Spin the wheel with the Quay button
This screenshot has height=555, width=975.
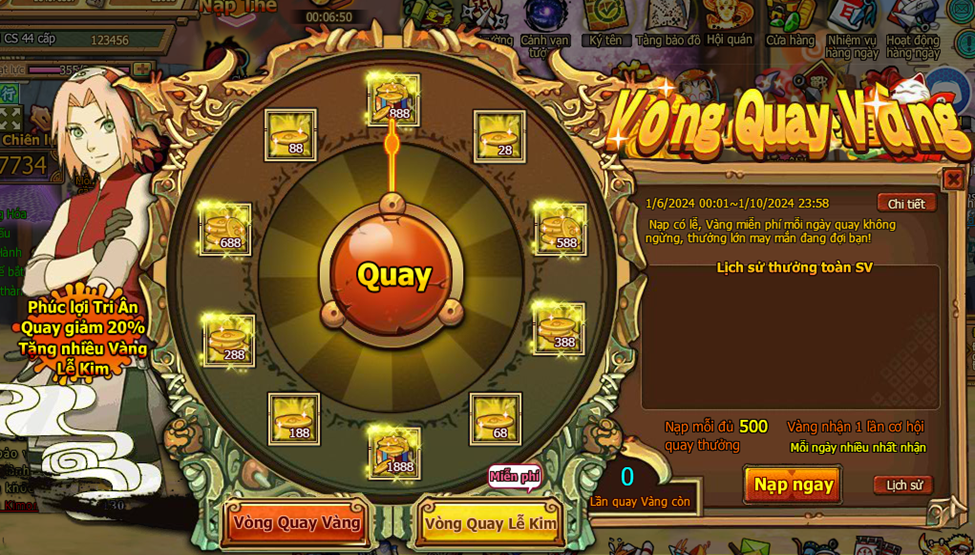[x=393, y=275]
